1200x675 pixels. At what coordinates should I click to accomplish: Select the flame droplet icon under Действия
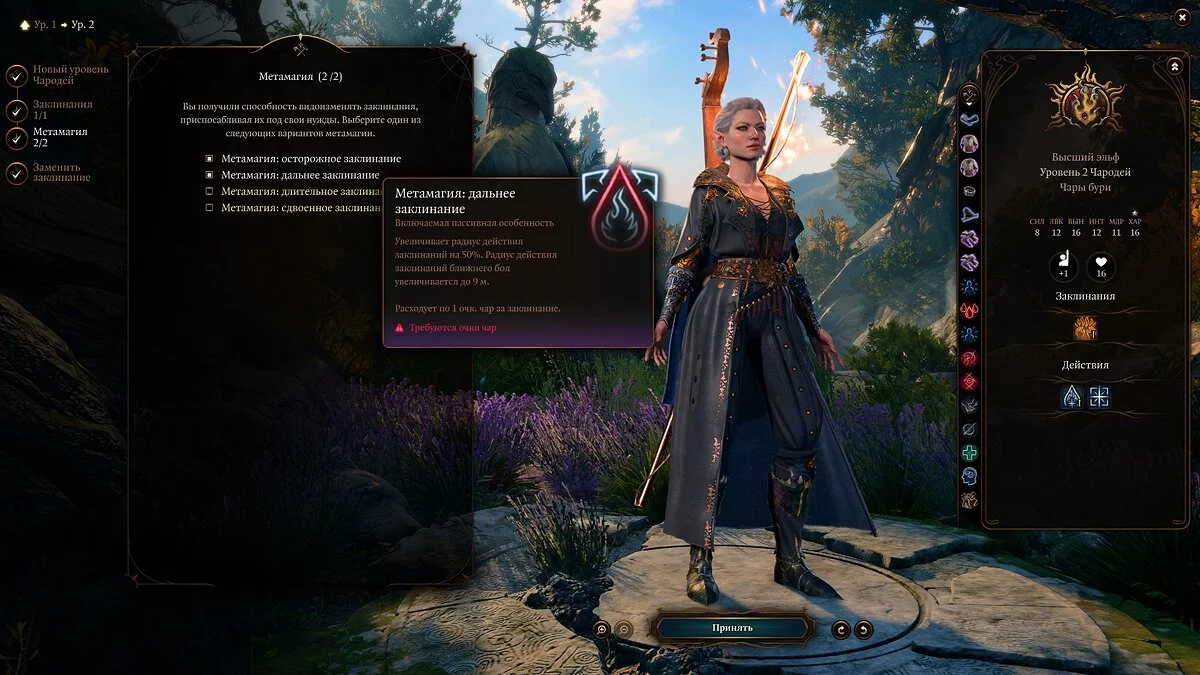coord(1072,397)
